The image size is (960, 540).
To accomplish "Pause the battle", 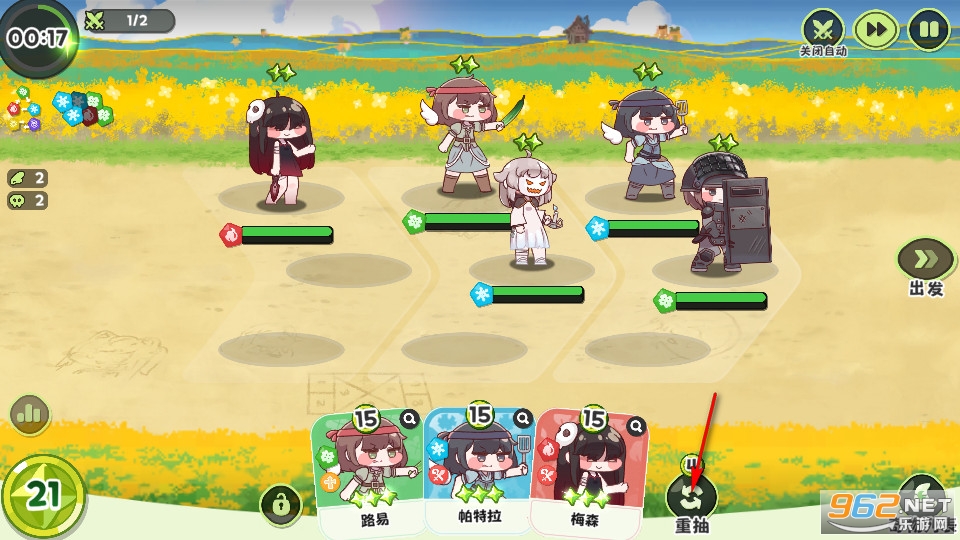I will tap(929, 29).
